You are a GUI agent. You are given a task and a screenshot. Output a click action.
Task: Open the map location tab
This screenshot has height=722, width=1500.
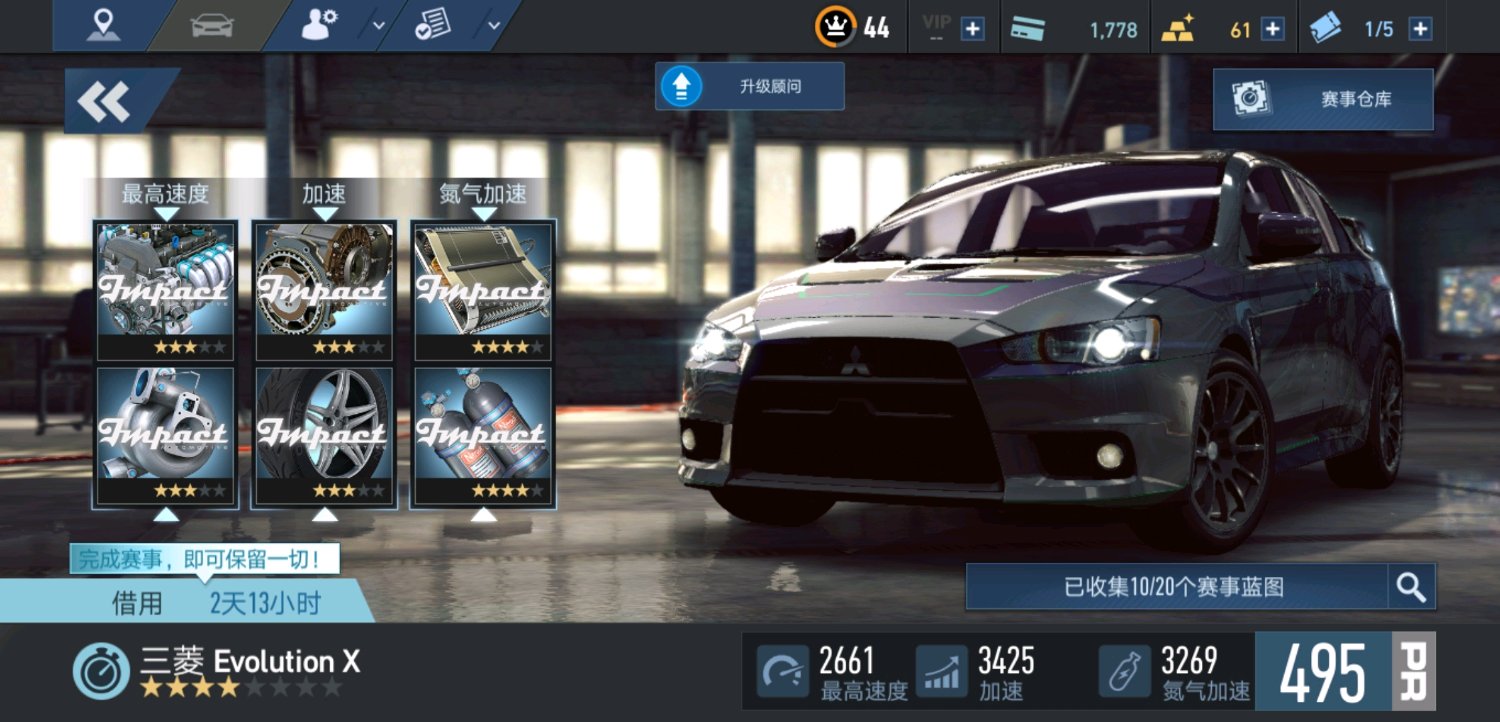(x=103, y=26)
